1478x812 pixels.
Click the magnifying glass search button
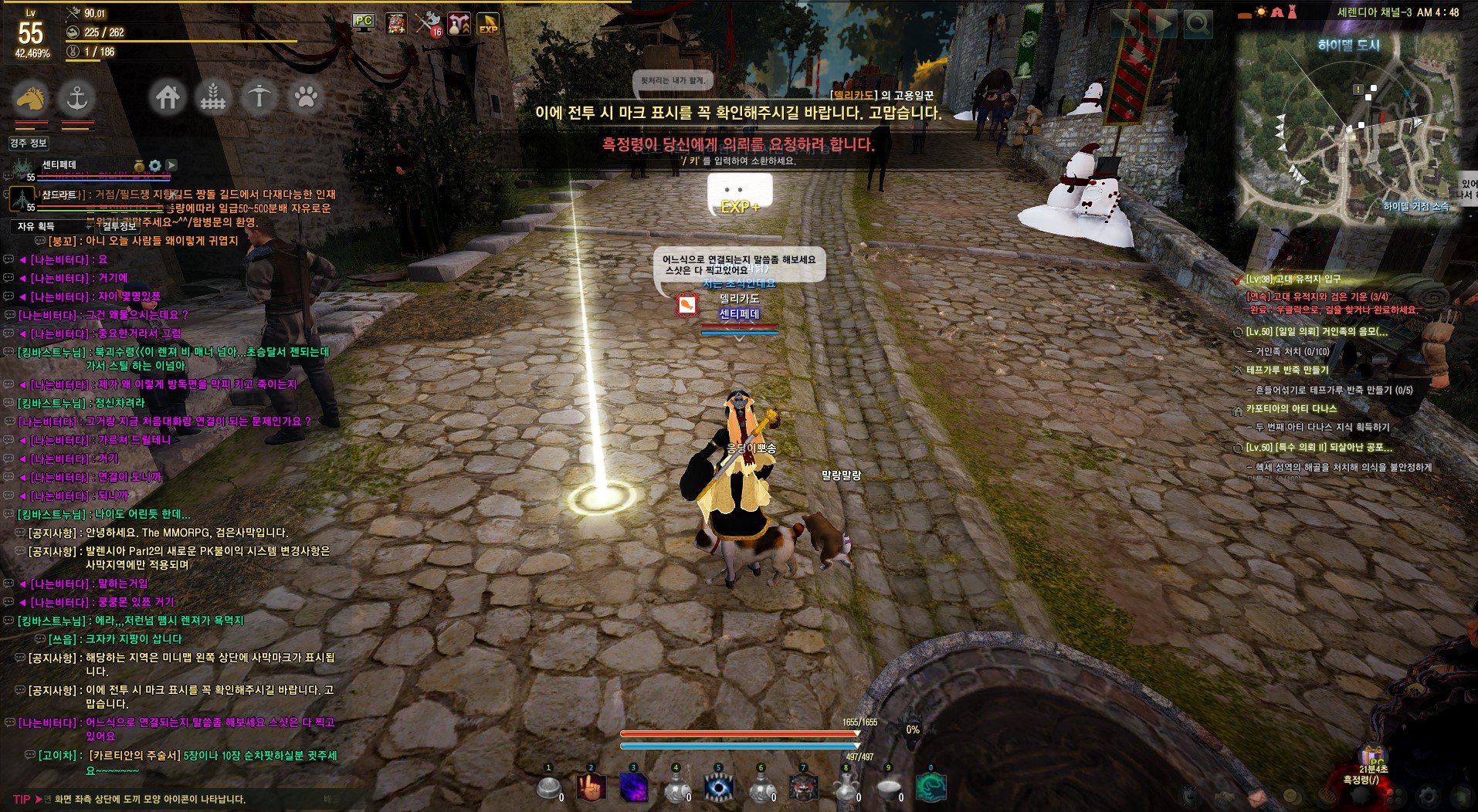[x=1198, y=25]
